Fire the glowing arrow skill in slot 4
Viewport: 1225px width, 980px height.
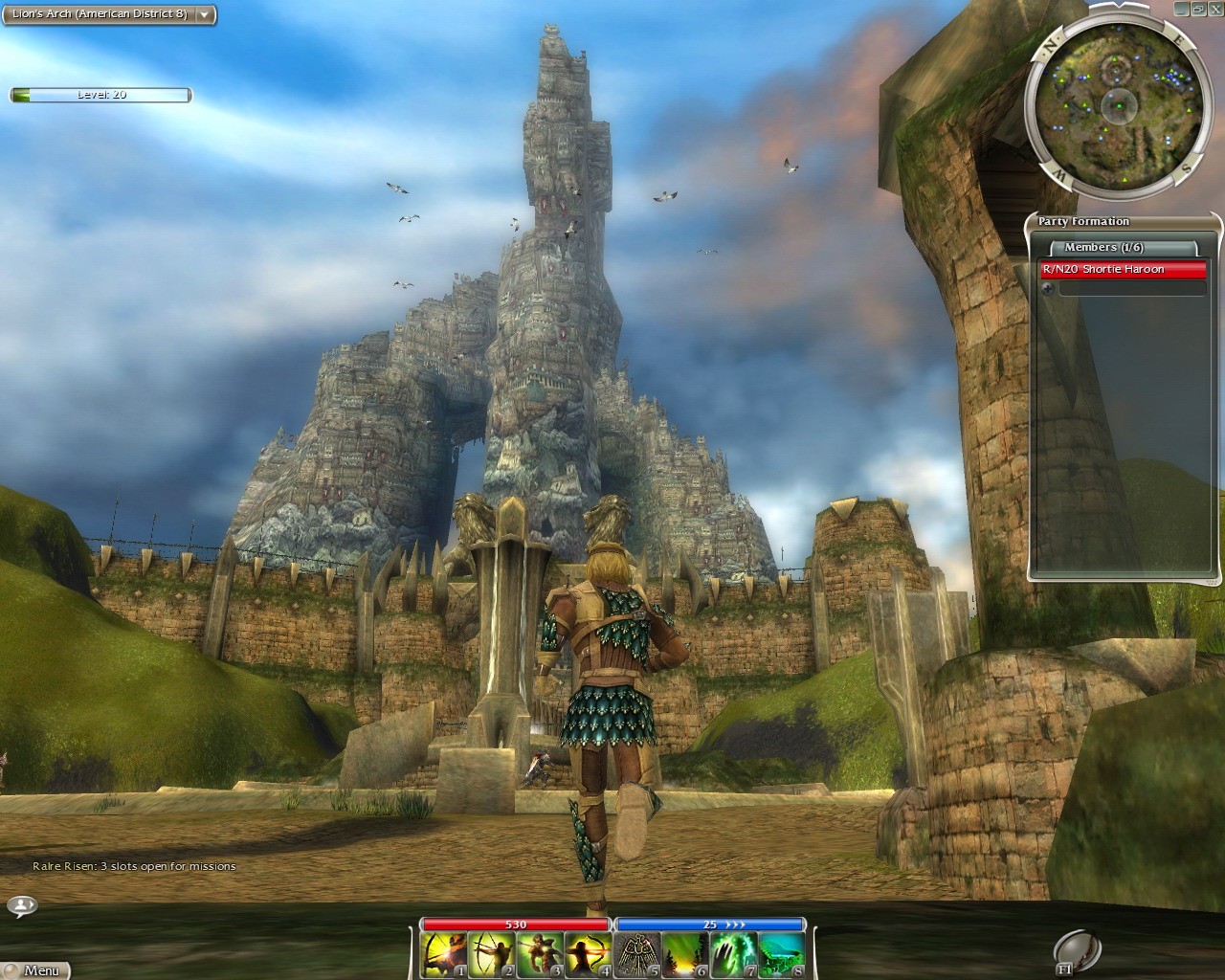tap(588, 955)
